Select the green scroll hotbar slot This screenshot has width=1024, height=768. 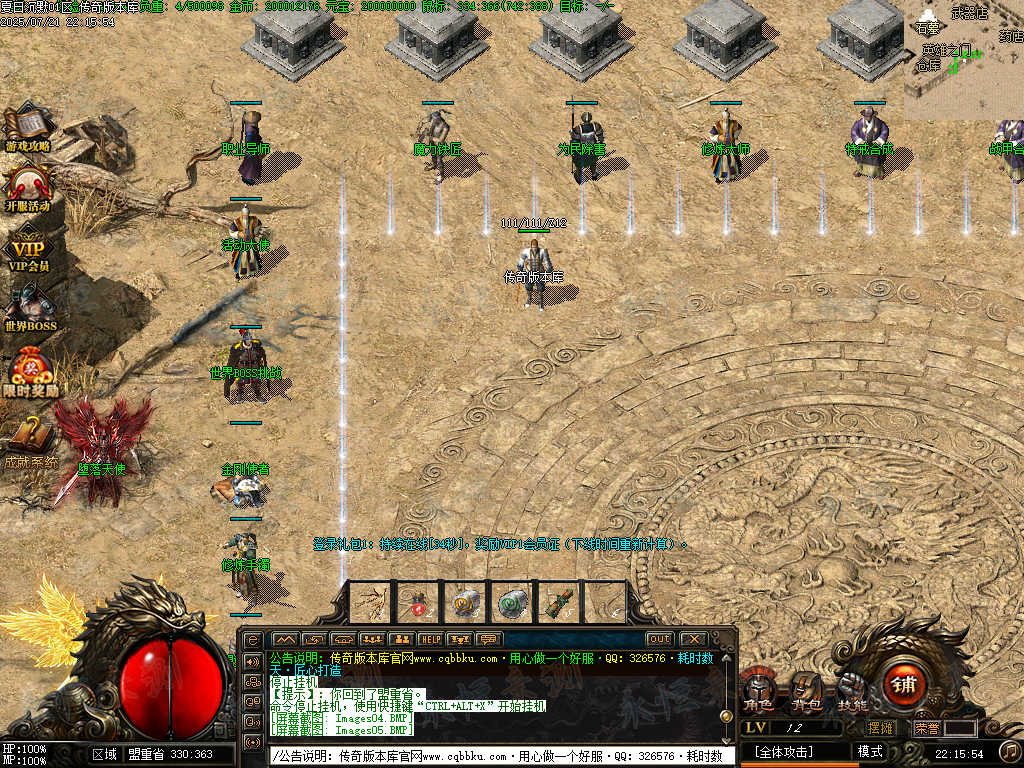(x=514, y=603)
